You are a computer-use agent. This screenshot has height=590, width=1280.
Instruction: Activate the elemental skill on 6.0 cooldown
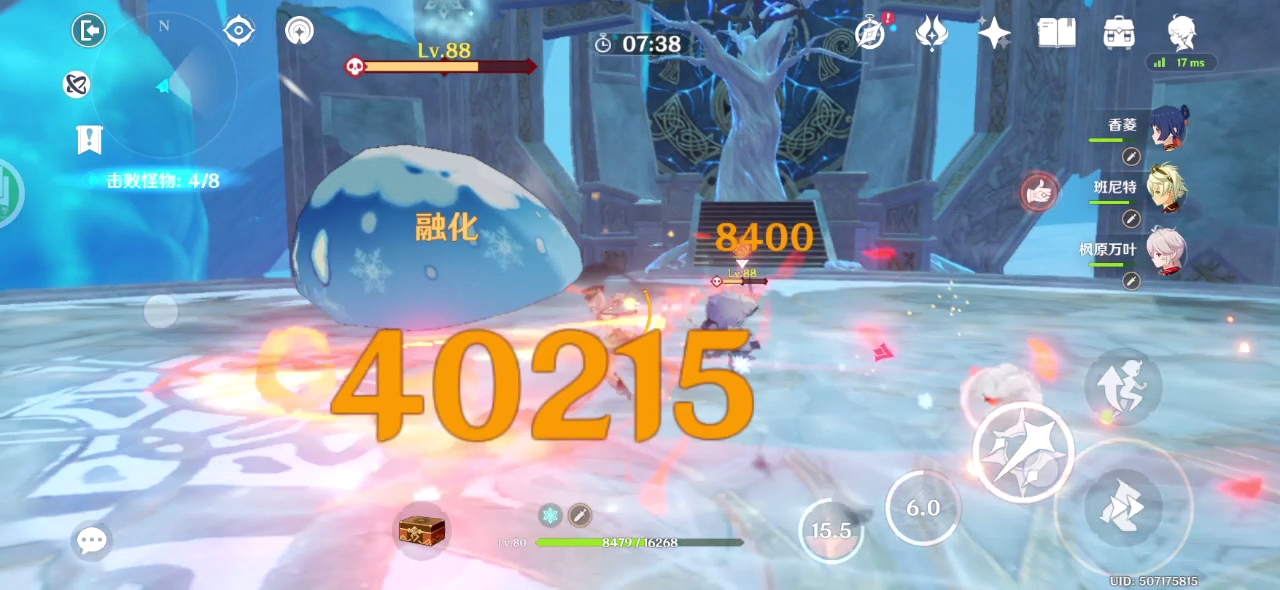click(x=923, y=508)
